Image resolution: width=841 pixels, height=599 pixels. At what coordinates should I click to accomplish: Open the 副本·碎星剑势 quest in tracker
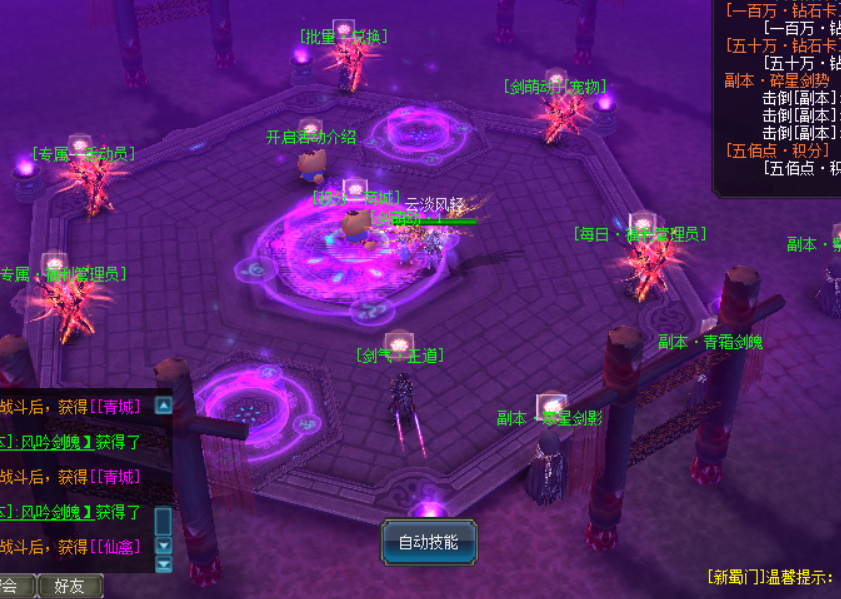pyautogui.click(x=777, y=81)
